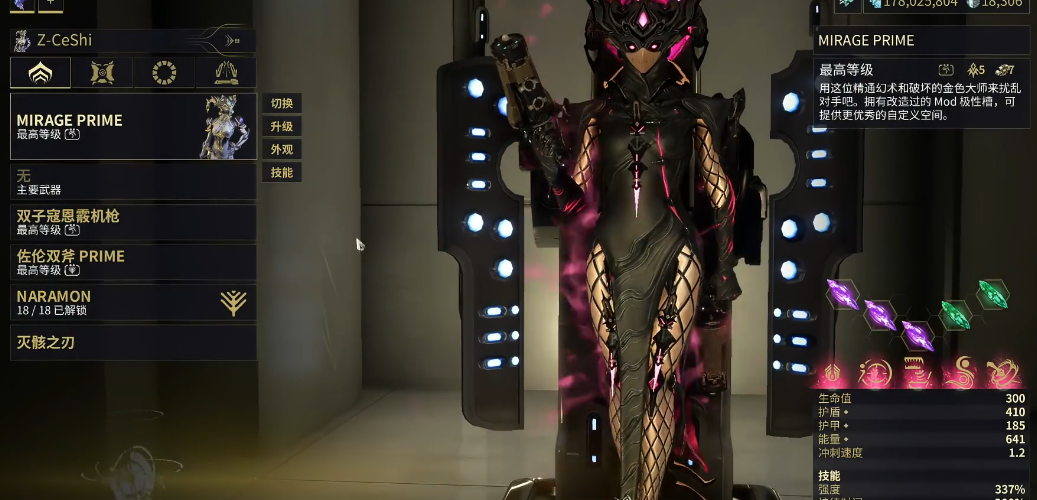Image resolution: width=1037 pixels, height=500 pixels.
Task: Open the 升级 upgrade option
Action: pyautogui.click(x=282, y=127)
